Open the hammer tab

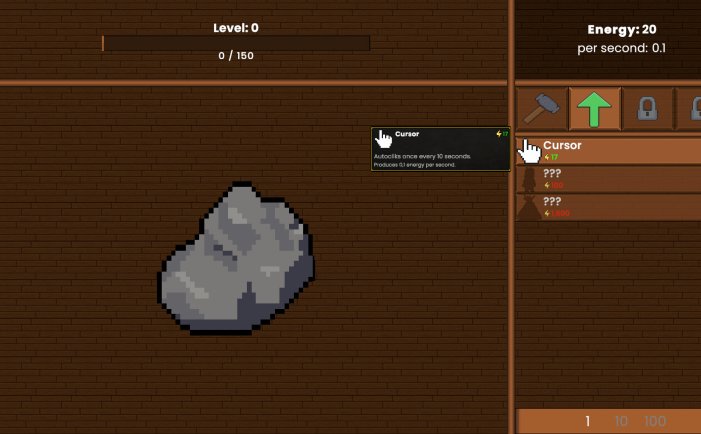click(543, 107)
